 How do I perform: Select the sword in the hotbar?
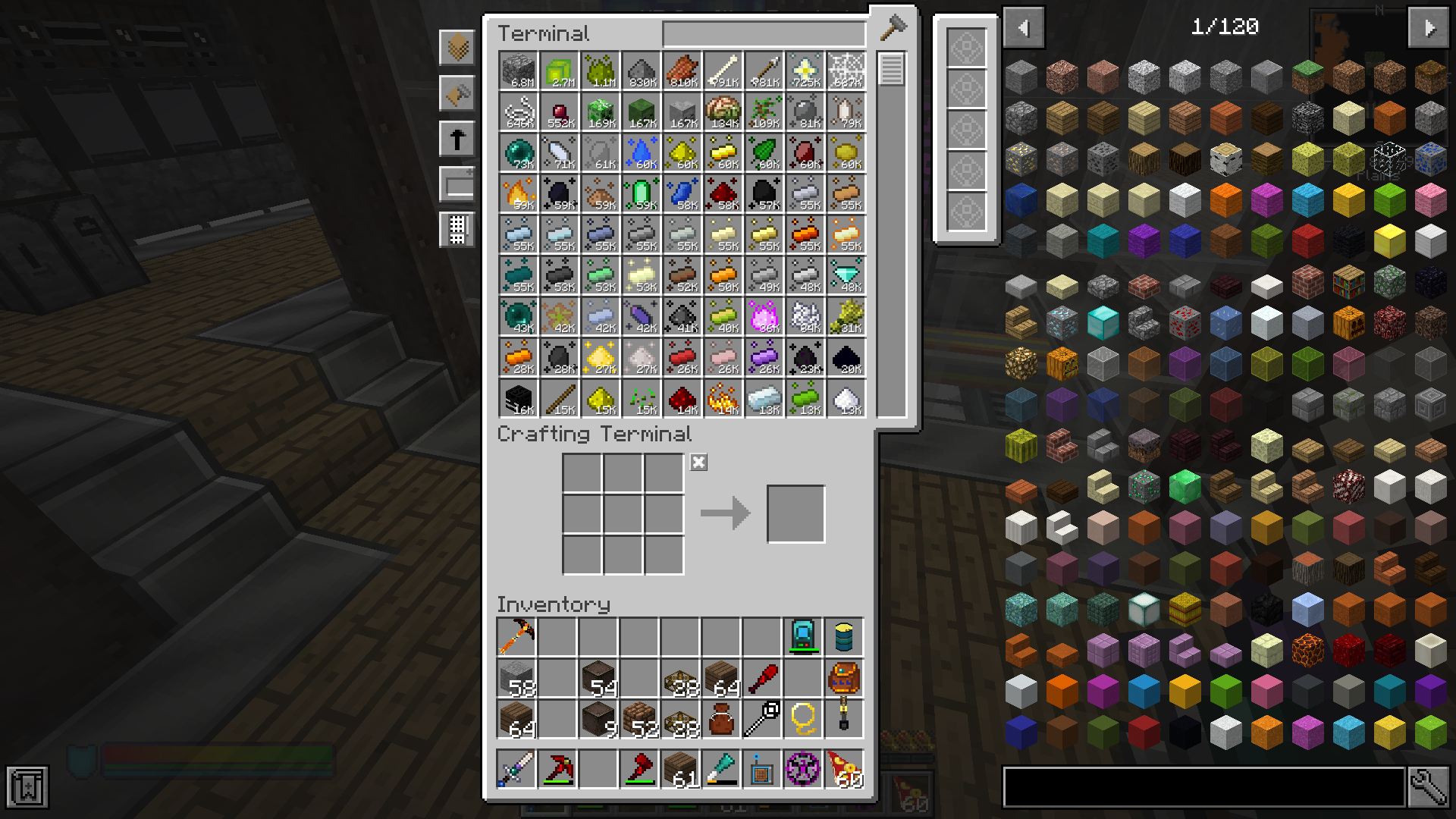click(x=516, y=769)
